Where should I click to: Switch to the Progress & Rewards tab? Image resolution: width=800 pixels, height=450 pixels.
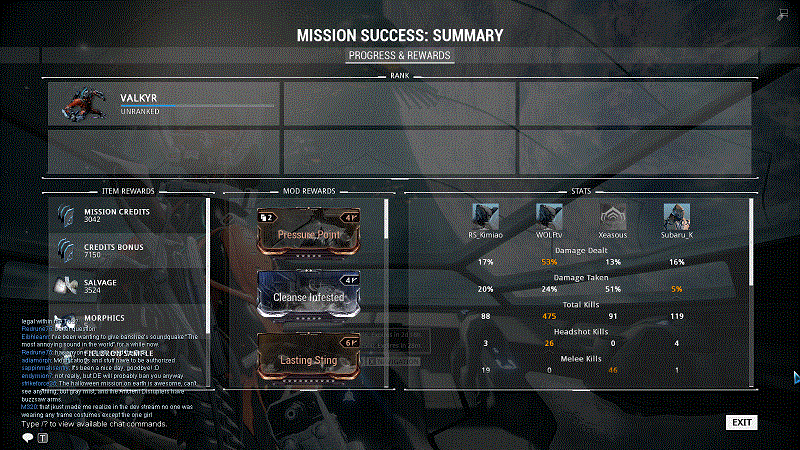[400, 55]
